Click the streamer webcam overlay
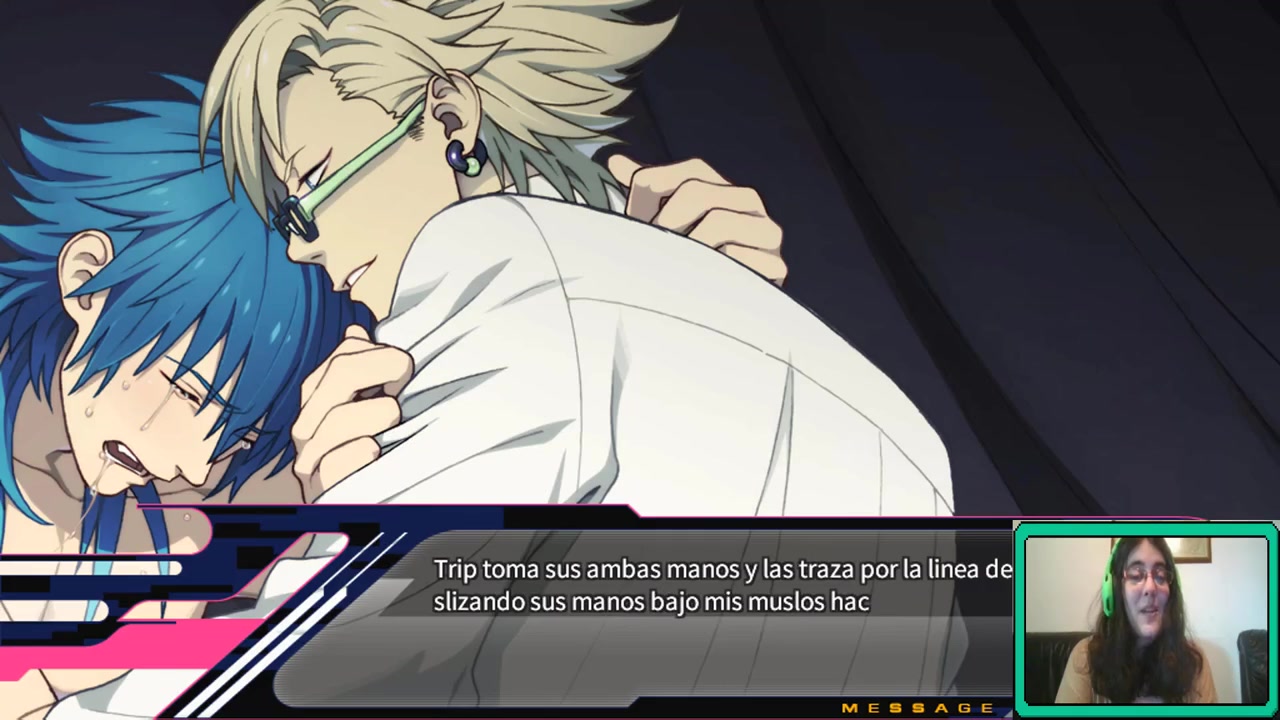The width and height of the screenshot is (1280, 720). tap(1146, 620)
